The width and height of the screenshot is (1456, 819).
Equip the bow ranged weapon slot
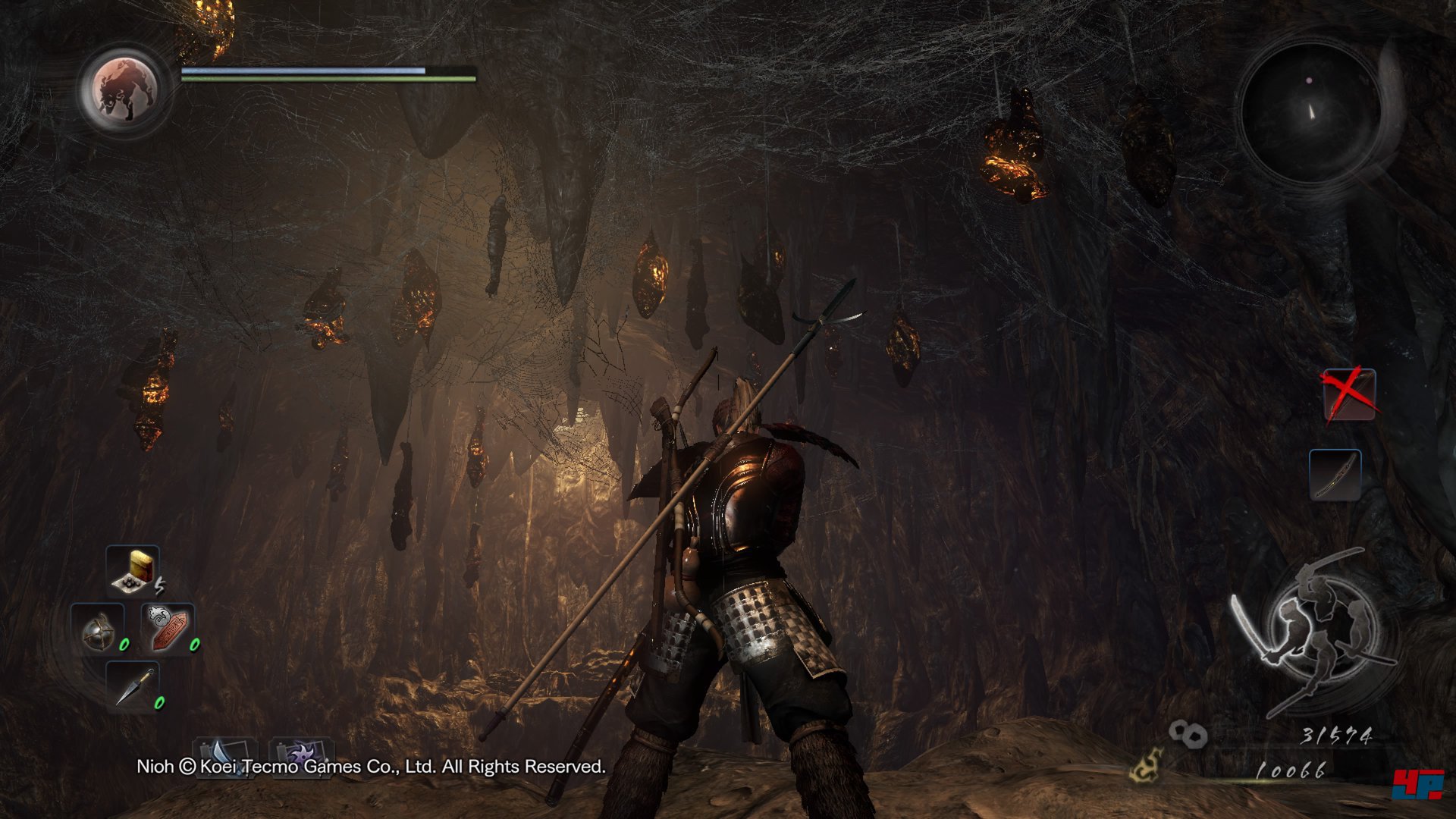(1335, 475)
